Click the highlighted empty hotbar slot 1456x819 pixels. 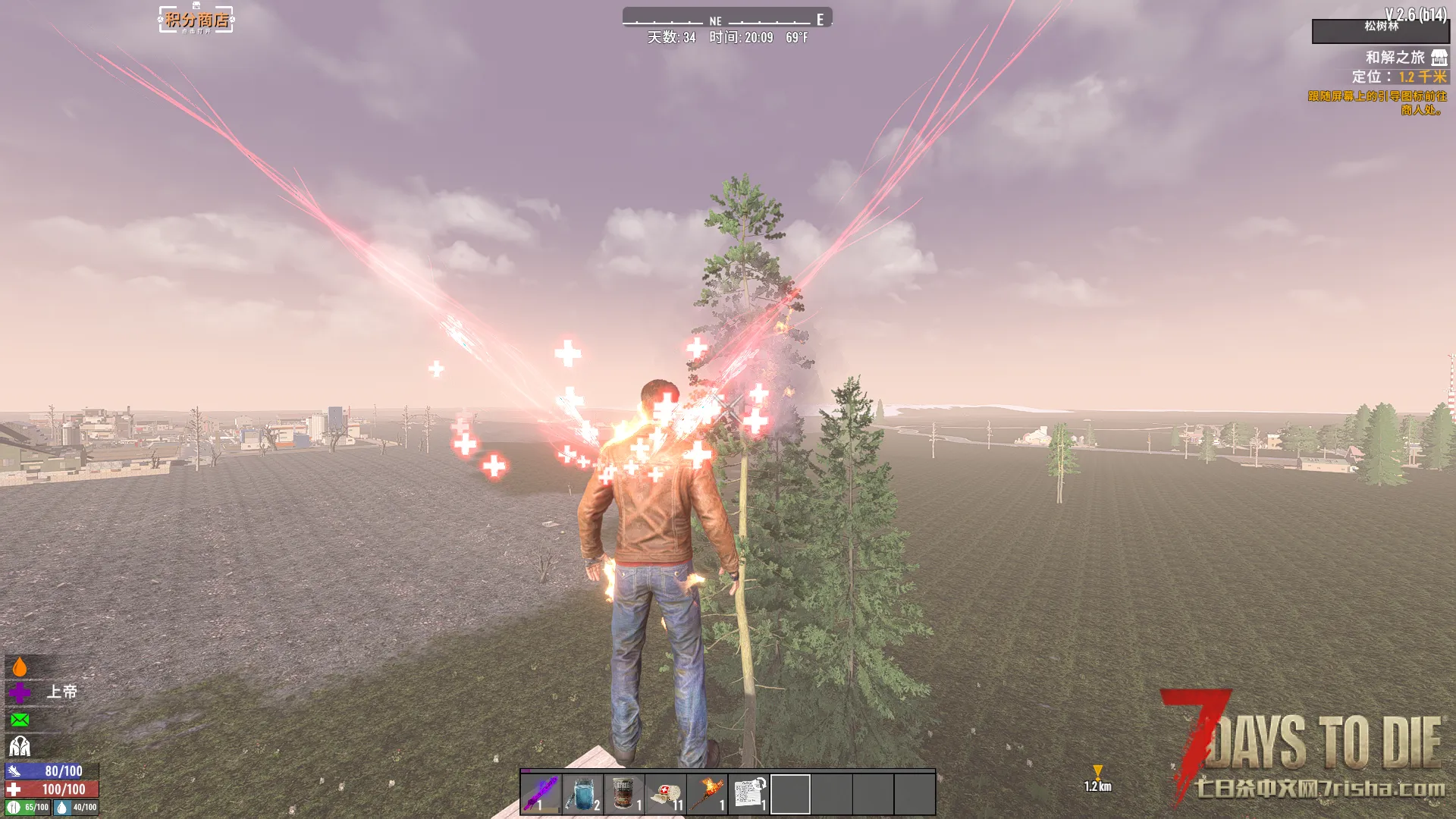[x=790, y=793]
